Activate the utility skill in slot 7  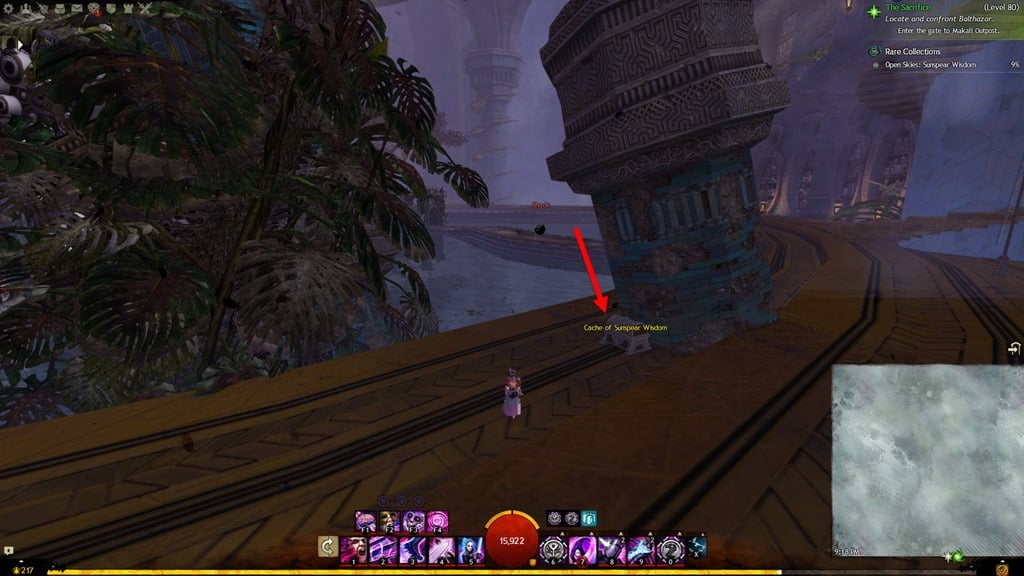tap(584, 549)
